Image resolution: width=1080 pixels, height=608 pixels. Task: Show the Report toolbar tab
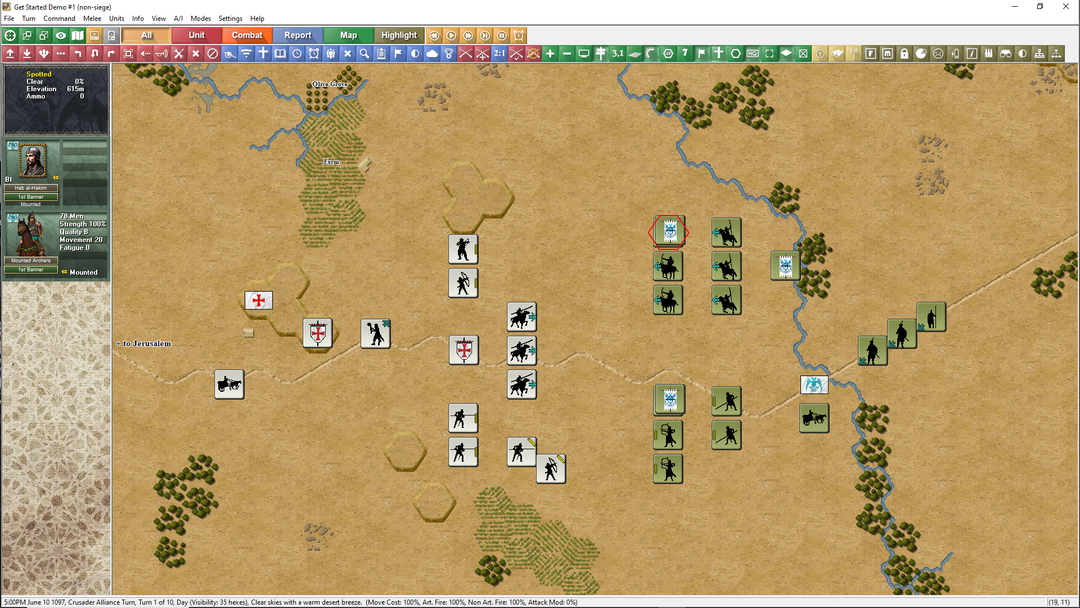click(298, 35)
